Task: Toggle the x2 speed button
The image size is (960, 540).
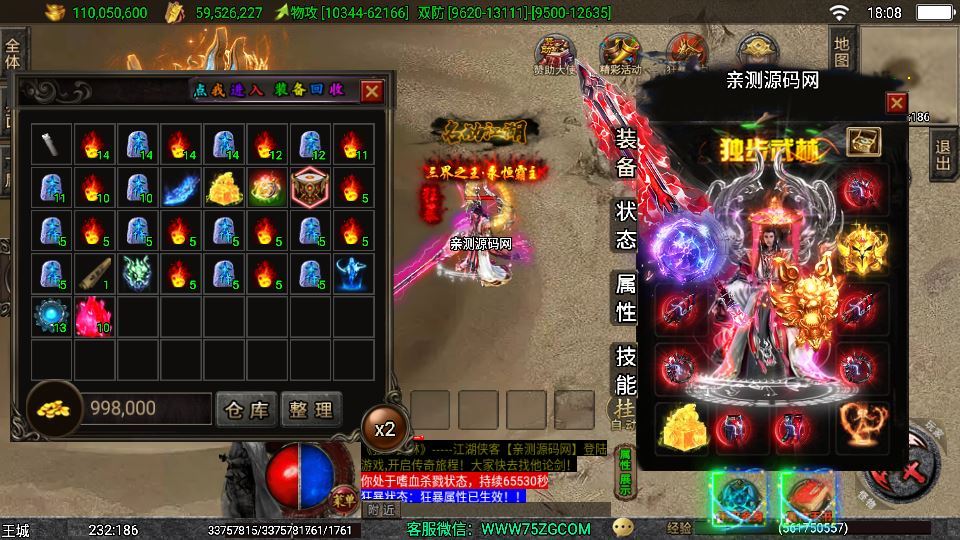Action: pos(385,428)
